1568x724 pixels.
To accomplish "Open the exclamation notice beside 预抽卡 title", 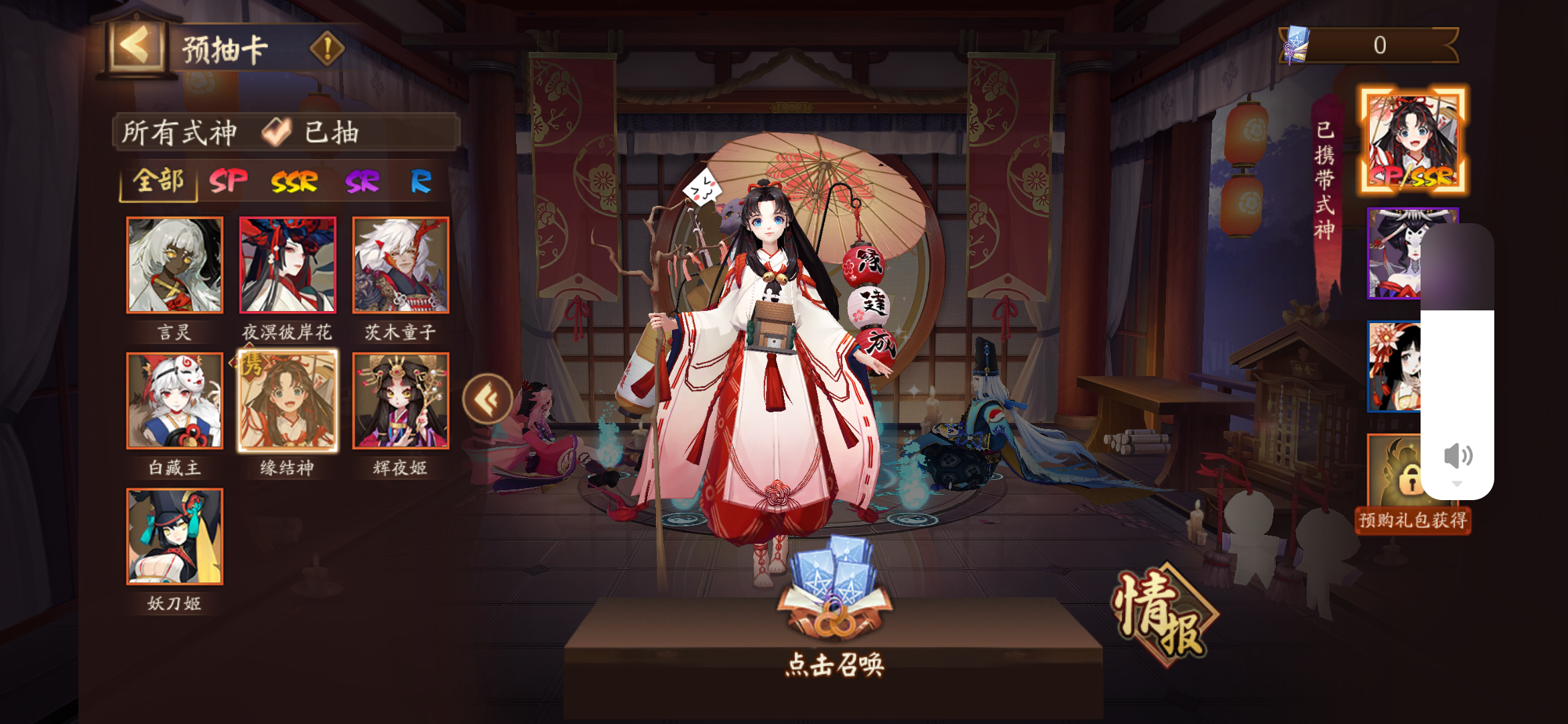I will [326, 48].
